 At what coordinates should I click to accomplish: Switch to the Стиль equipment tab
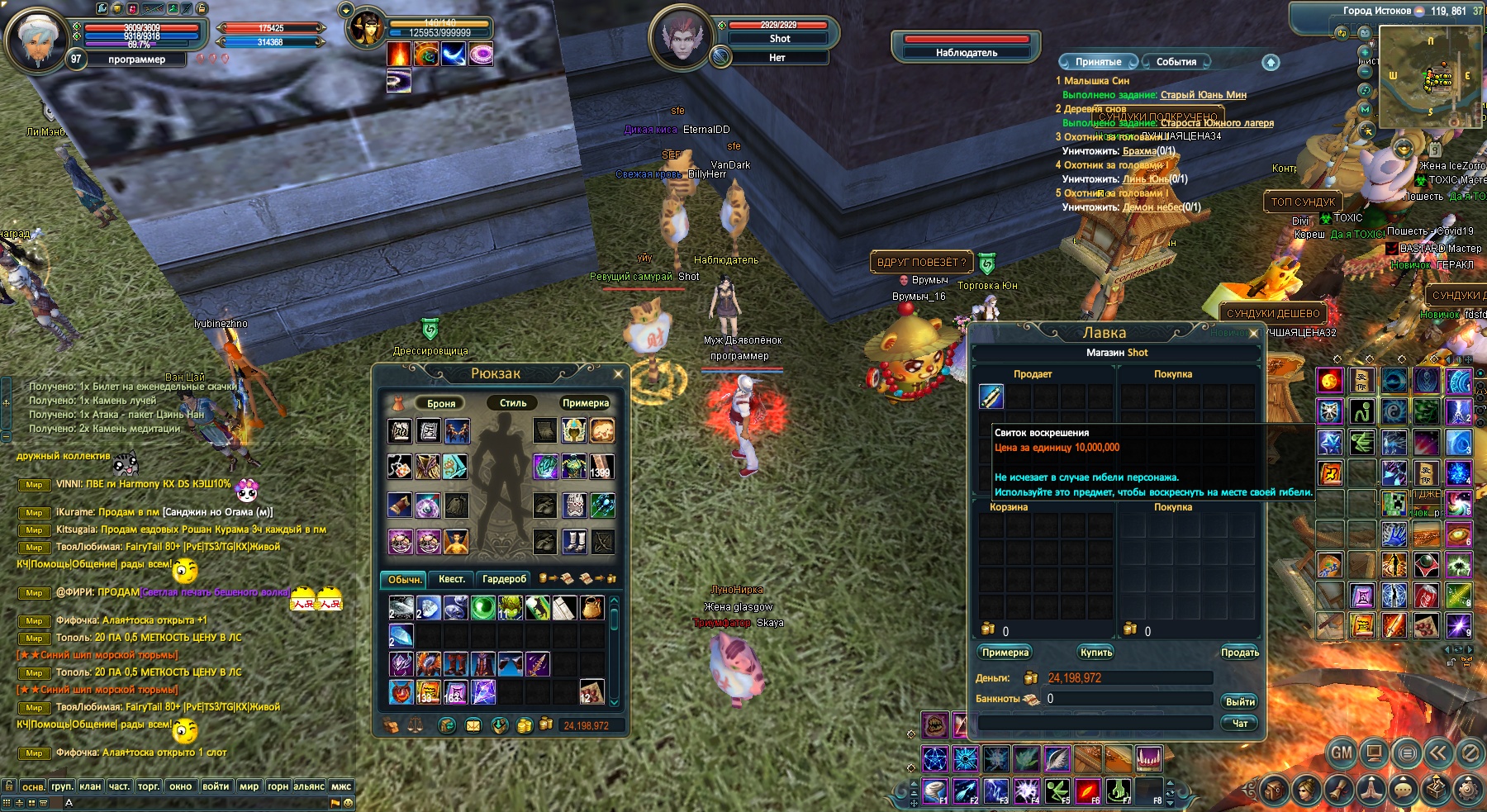coord(512,403)
